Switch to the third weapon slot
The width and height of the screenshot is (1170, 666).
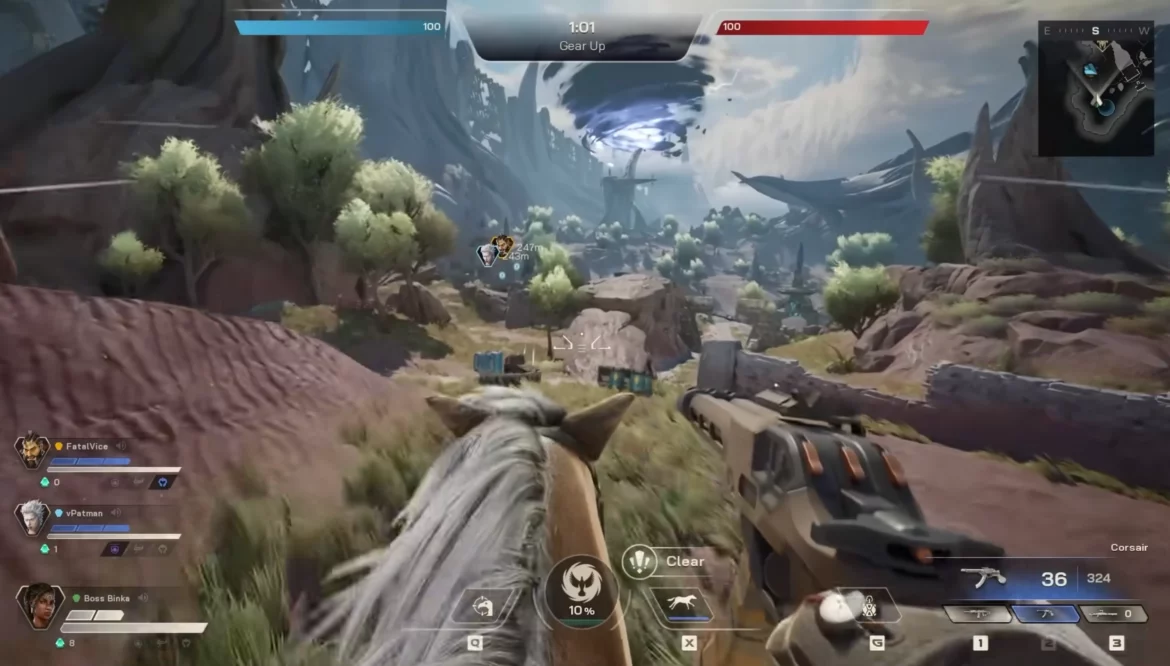point(1113,614)
